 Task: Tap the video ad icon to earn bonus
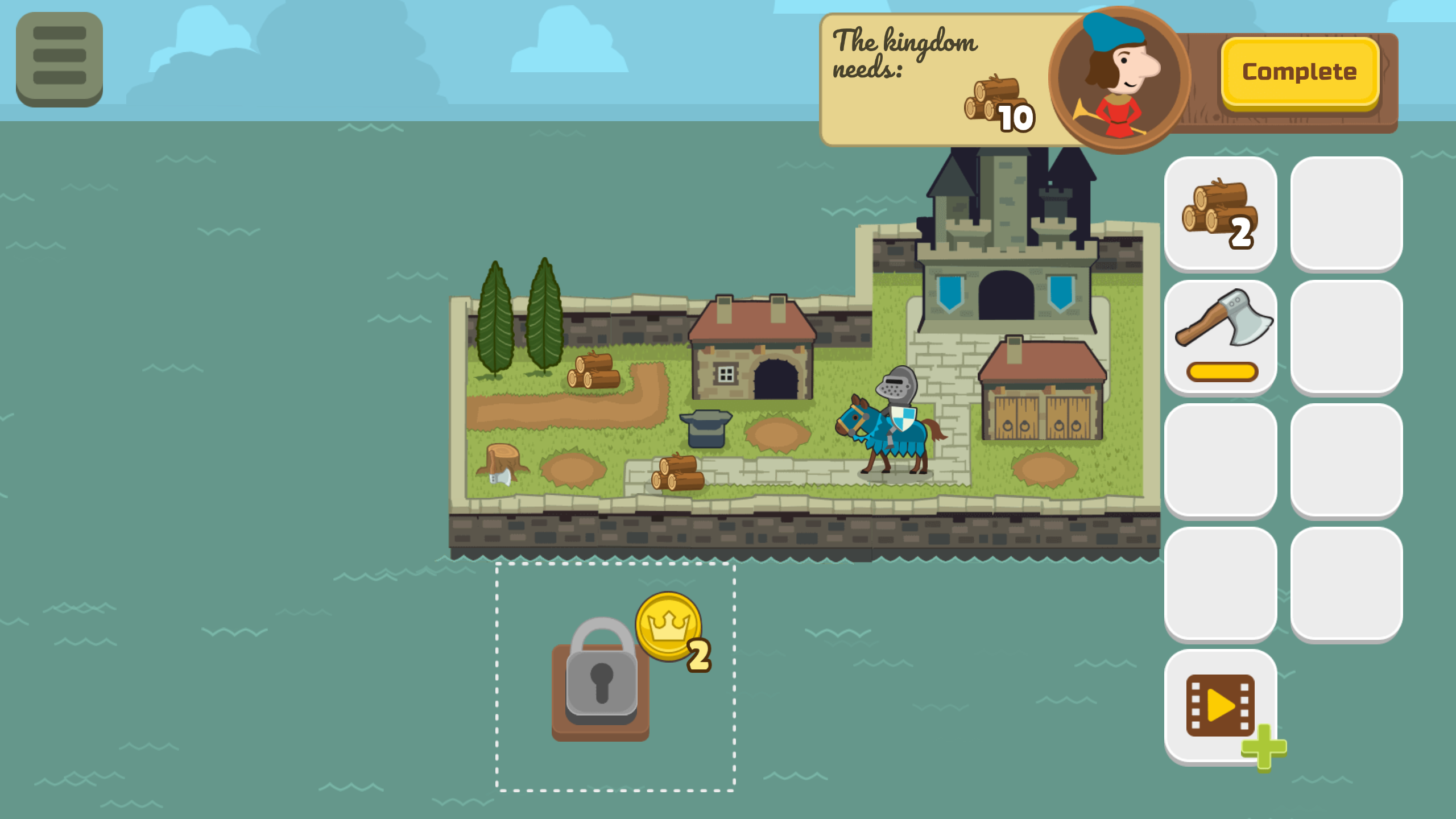[1221, 705]
